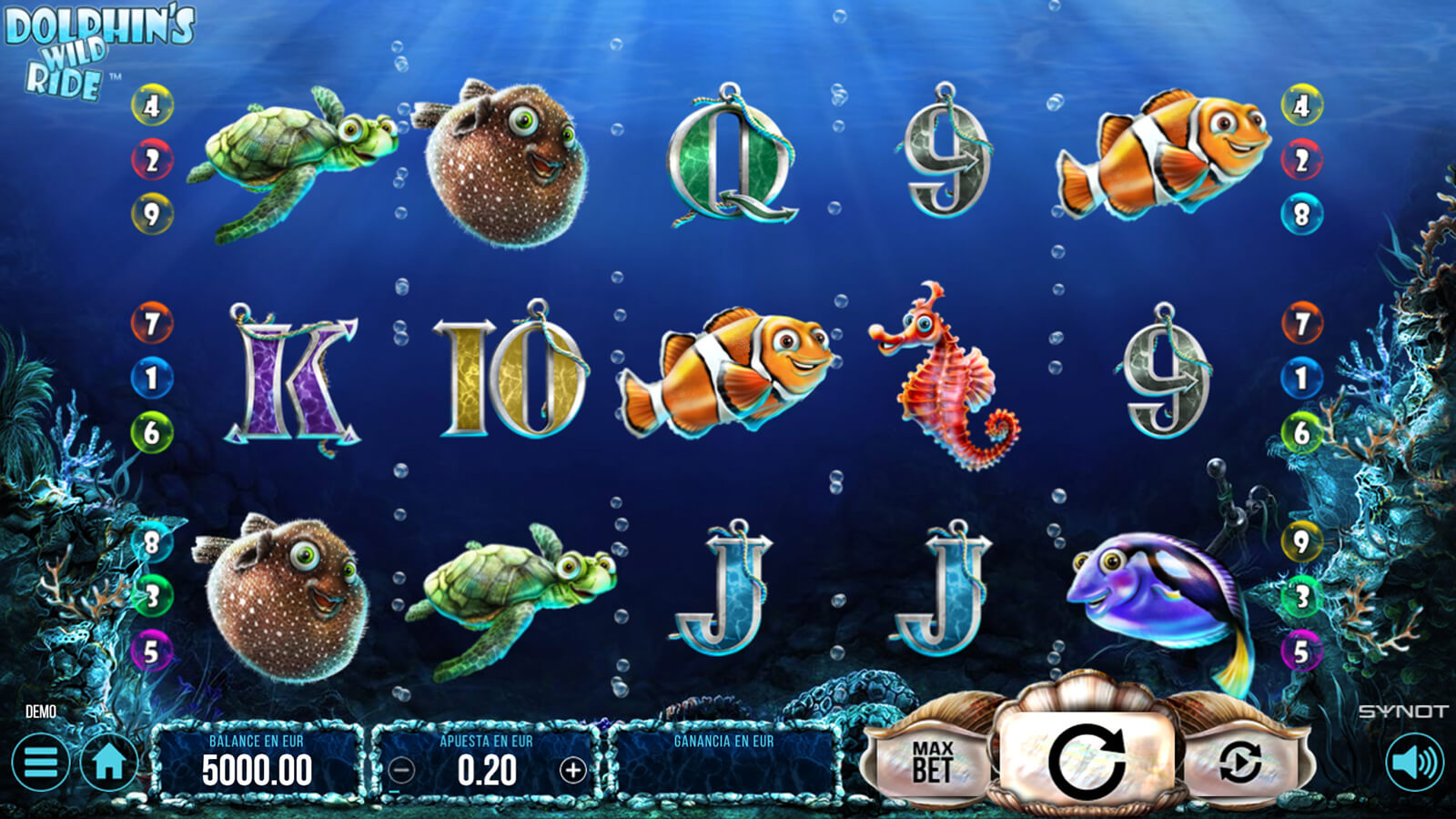Start autoplay spins
The width and height of the screenshot is (1456, 819).
pos(1239,762)
